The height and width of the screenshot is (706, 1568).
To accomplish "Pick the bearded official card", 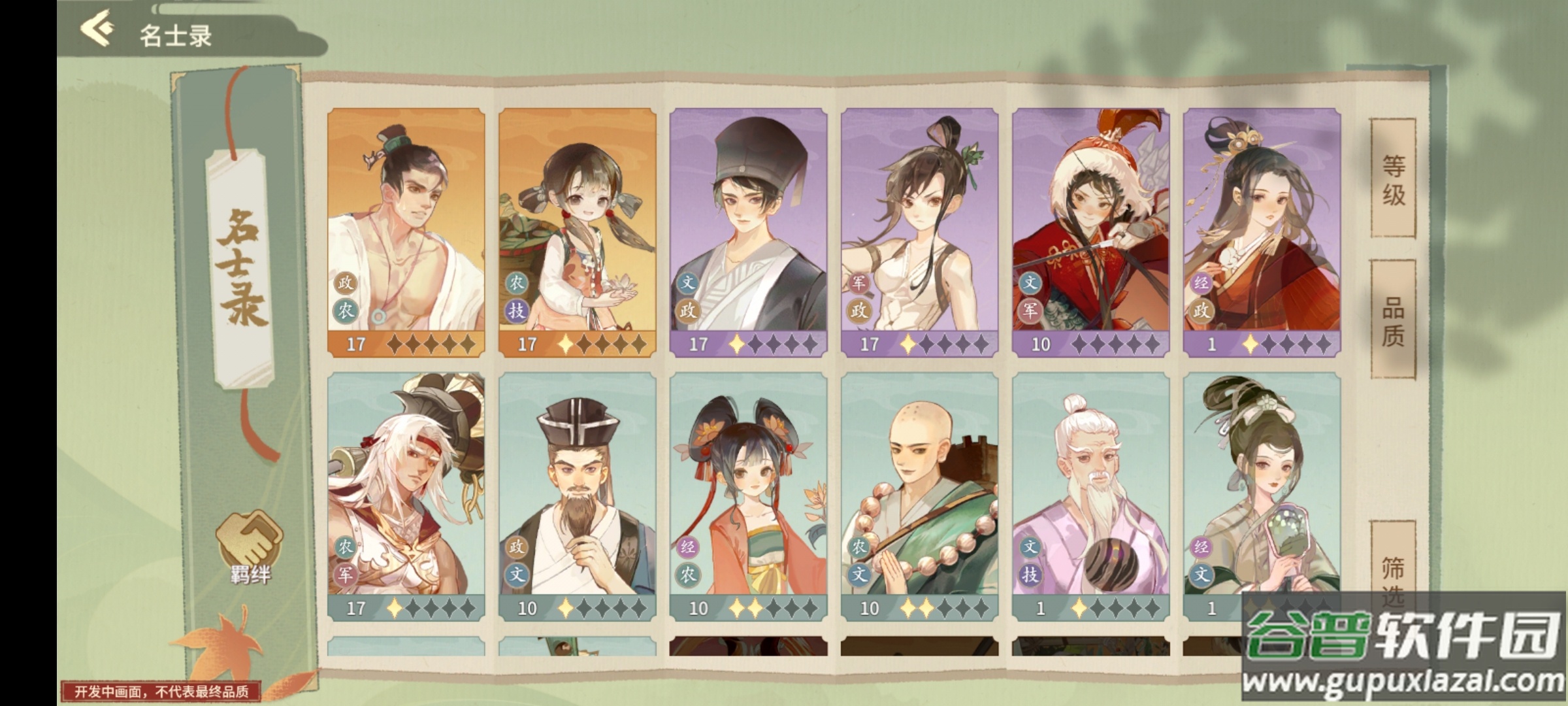I will [x=577, y=496].
